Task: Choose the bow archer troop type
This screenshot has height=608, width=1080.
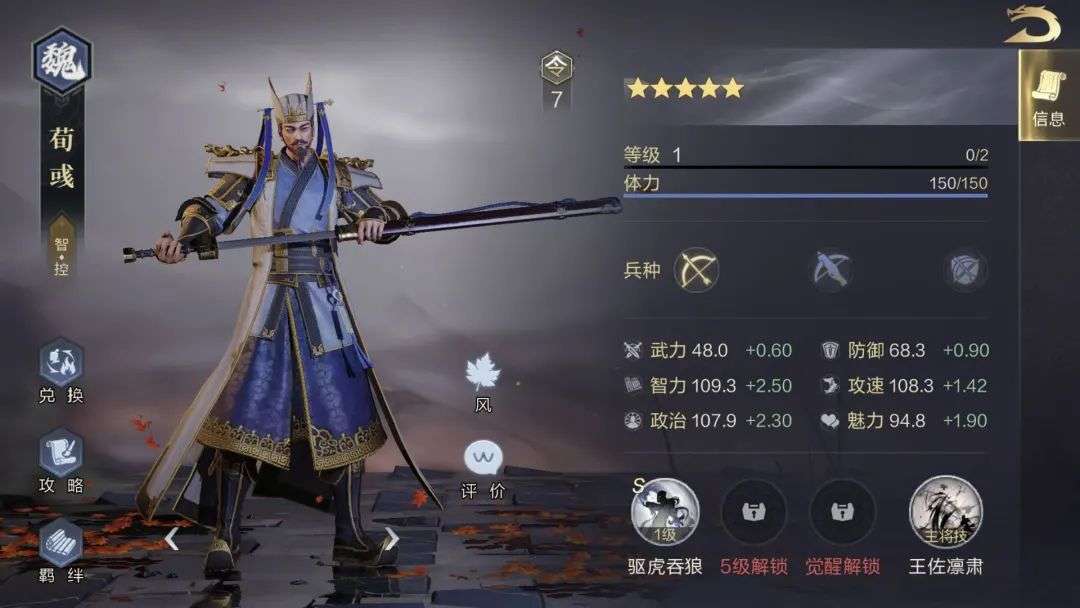Action: [x=697, y=270]
